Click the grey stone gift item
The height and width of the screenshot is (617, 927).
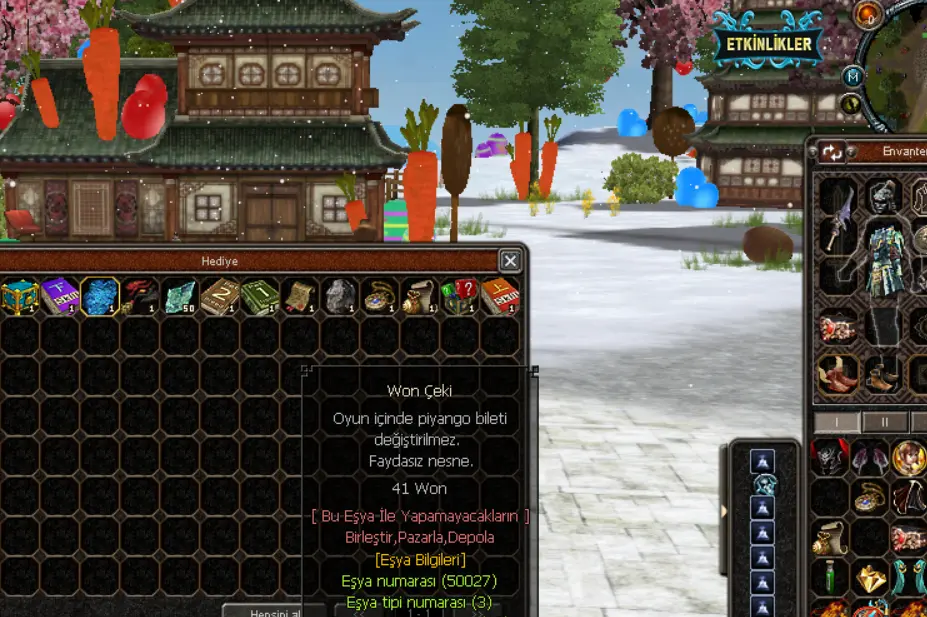(x=340, y=297)
